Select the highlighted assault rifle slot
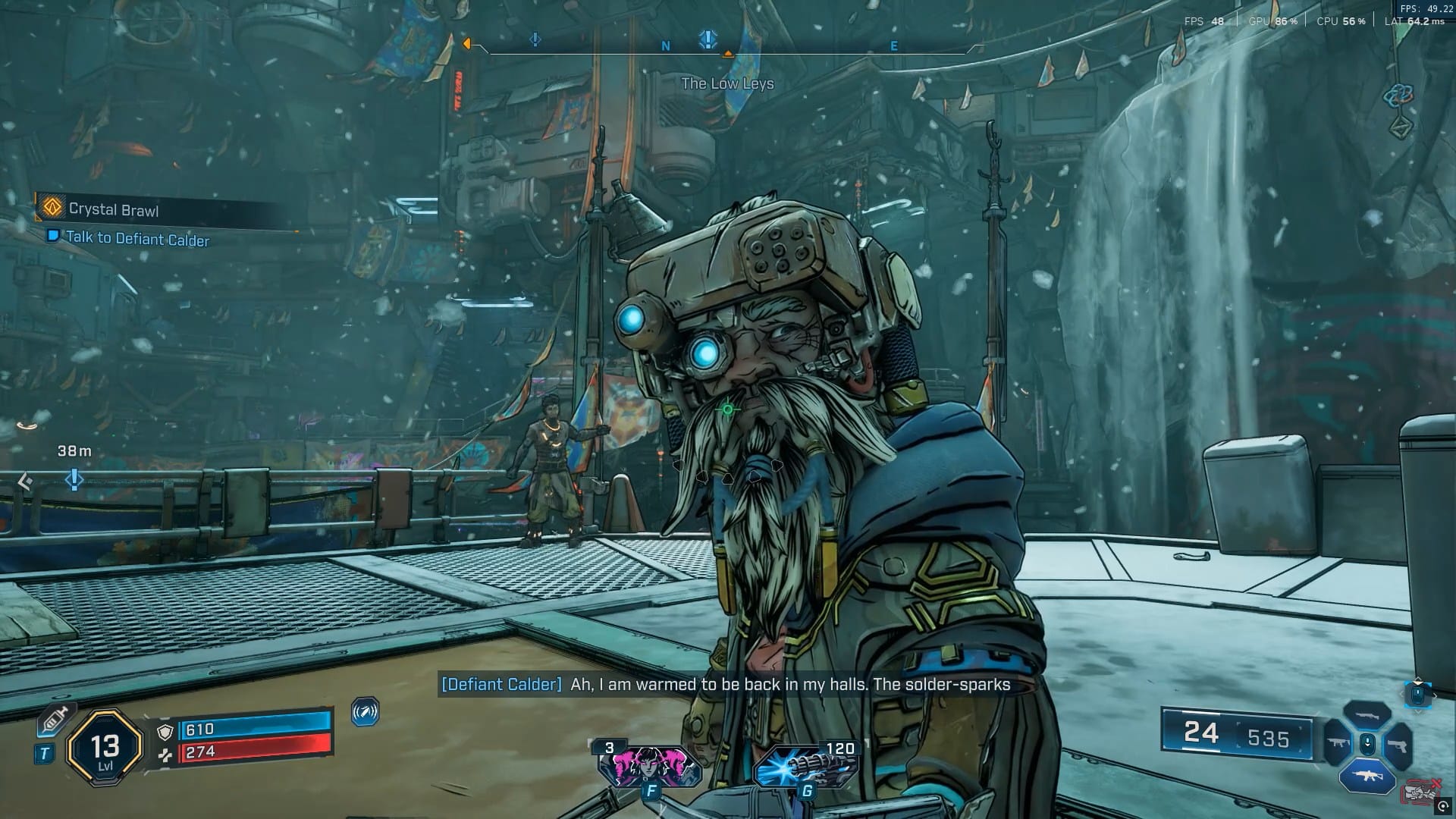This screenshot has width=1456, height=819. pyautogui.click(x=1367, y=777)
